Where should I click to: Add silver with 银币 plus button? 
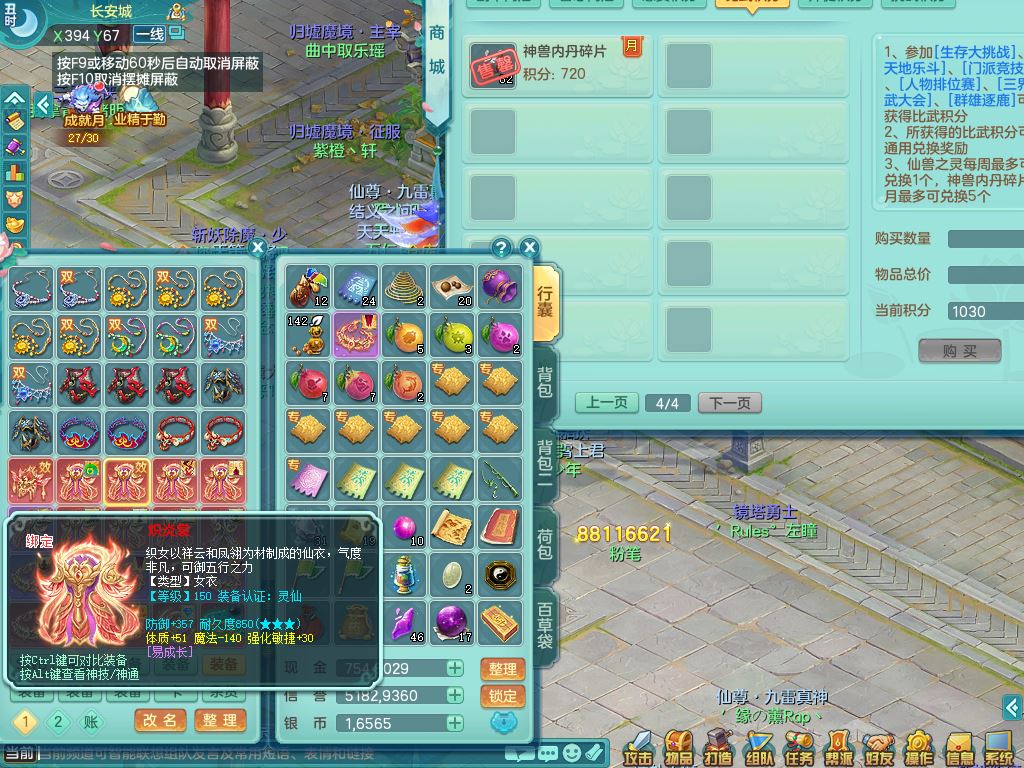[x=455, y=723]
